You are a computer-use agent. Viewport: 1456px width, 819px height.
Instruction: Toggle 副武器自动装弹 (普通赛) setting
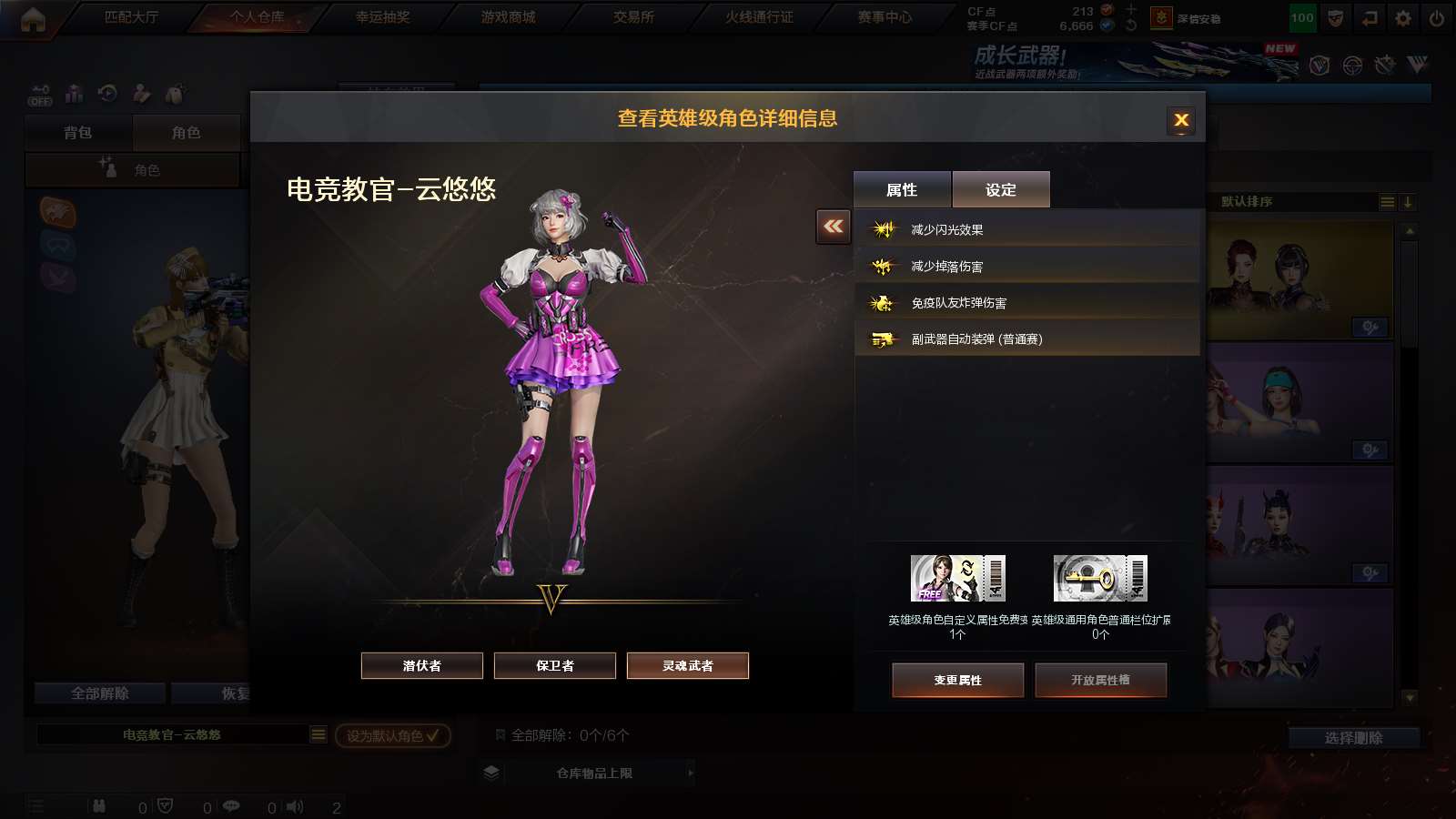pos(1030,339)
